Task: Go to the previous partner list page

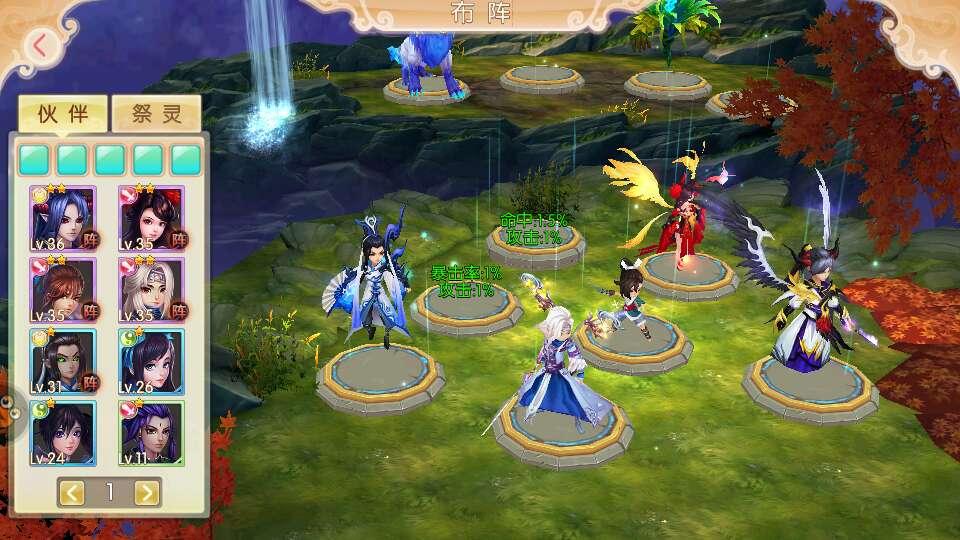Action: (72, 492)
